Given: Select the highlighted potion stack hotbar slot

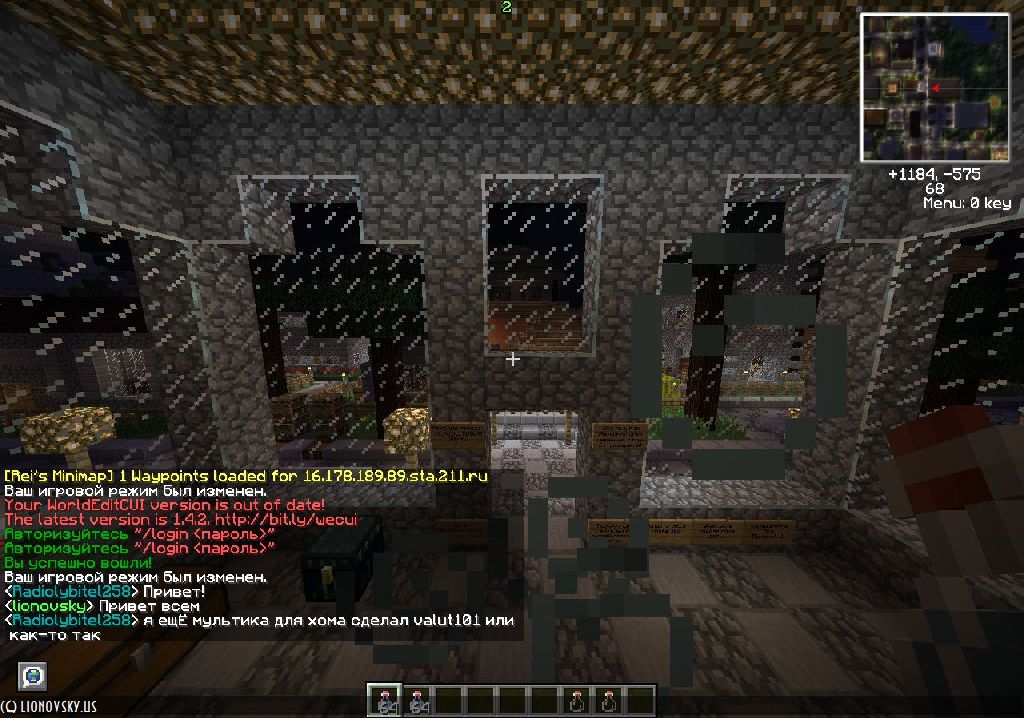Looking at the screenshot, I should [x=383, y=700].
